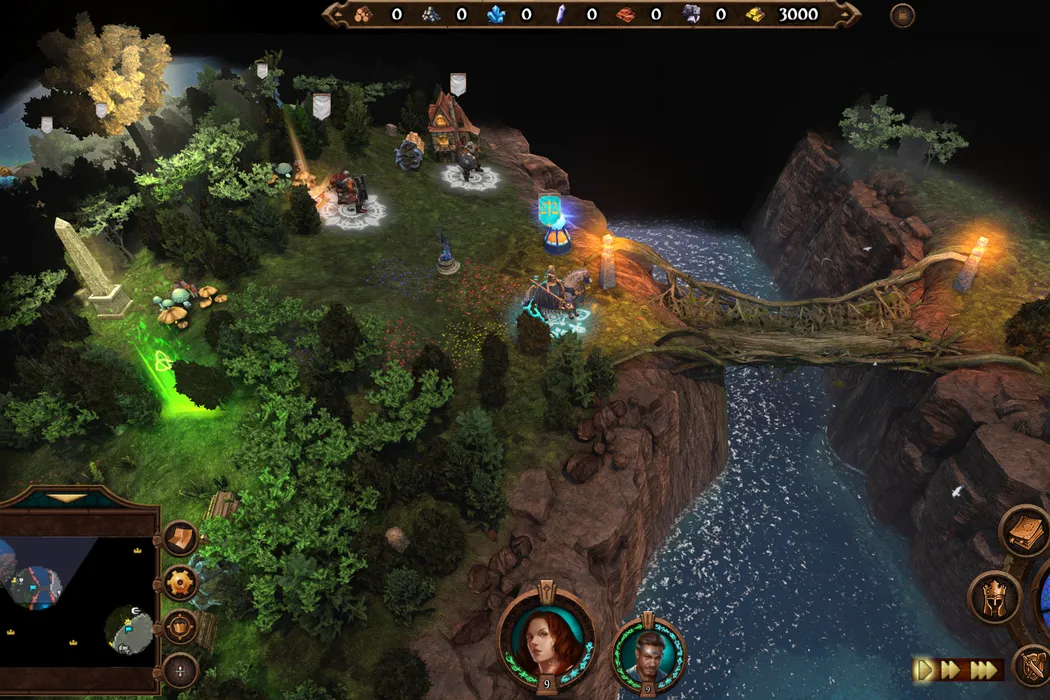The height and width of the screenshot is (700, 1050).
Task: Collapse the minimap panel using the gold arrow
Action: click(x=68, y=497)
